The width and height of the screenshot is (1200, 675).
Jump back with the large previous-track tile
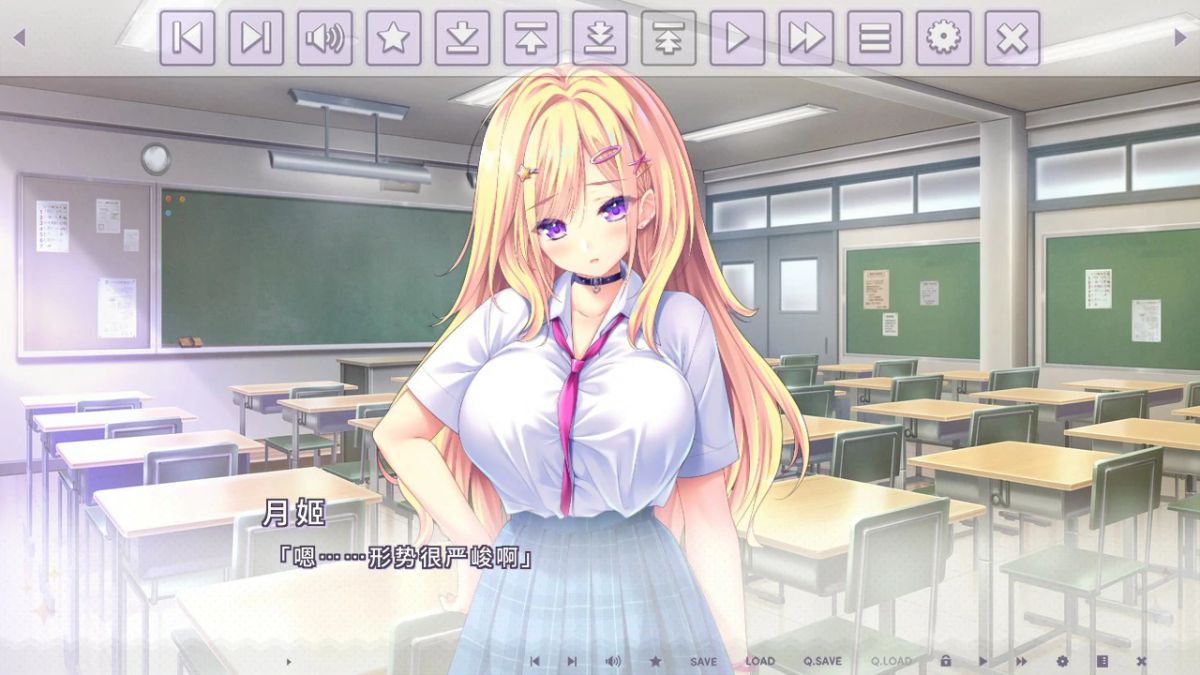[x=187, y=38]
